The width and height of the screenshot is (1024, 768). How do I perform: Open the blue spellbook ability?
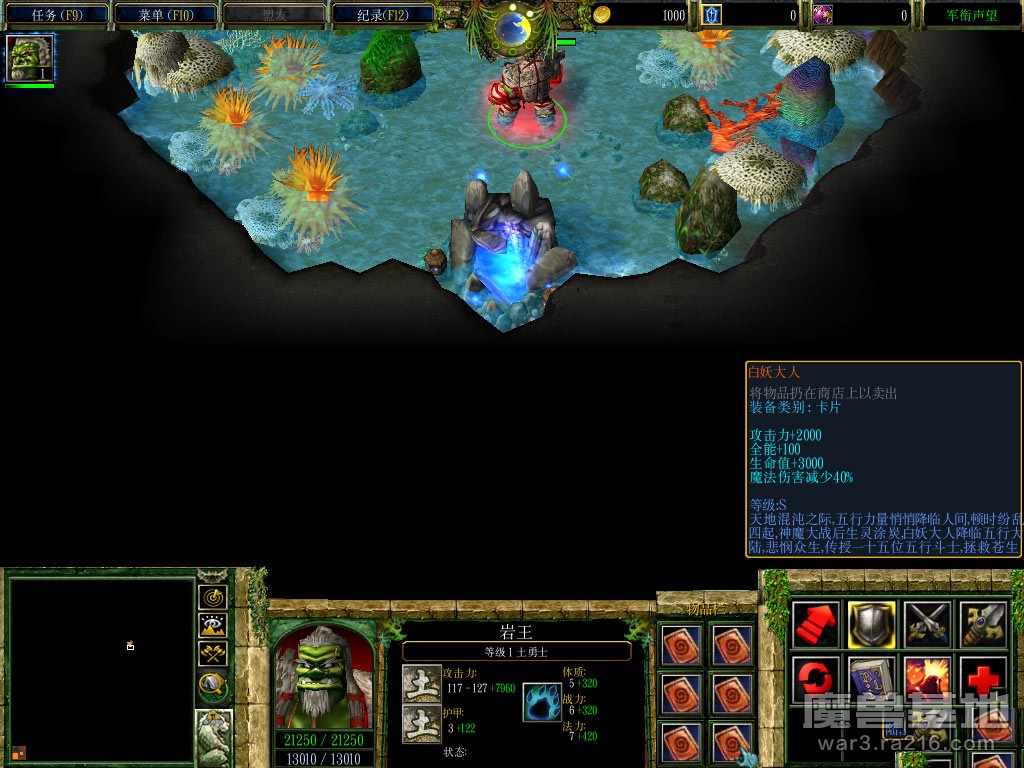[x=871, y=681]
